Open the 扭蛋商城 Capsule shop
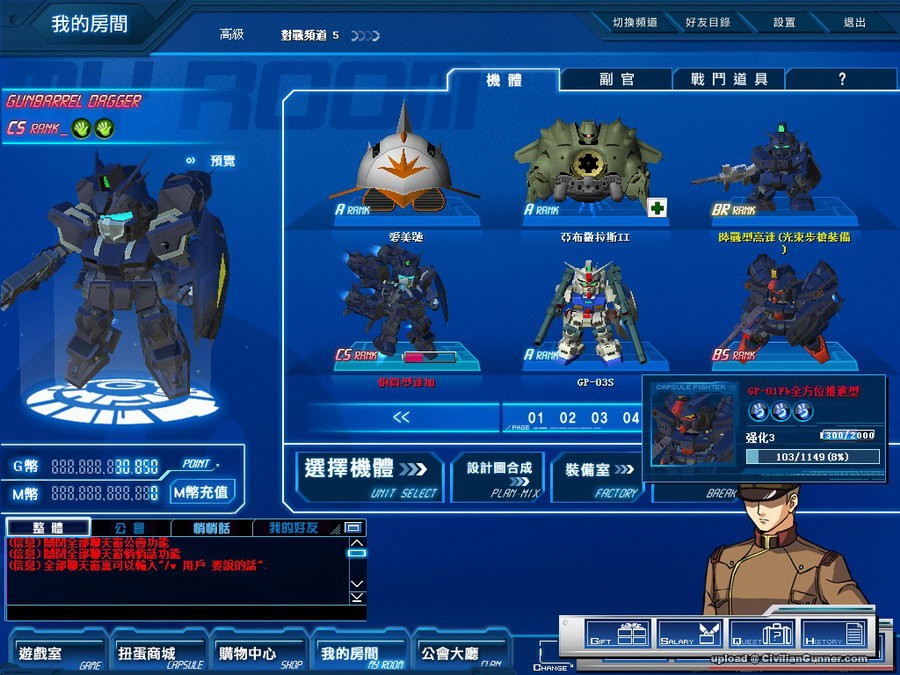The image size is (900, 675). (x=156, y=654)
